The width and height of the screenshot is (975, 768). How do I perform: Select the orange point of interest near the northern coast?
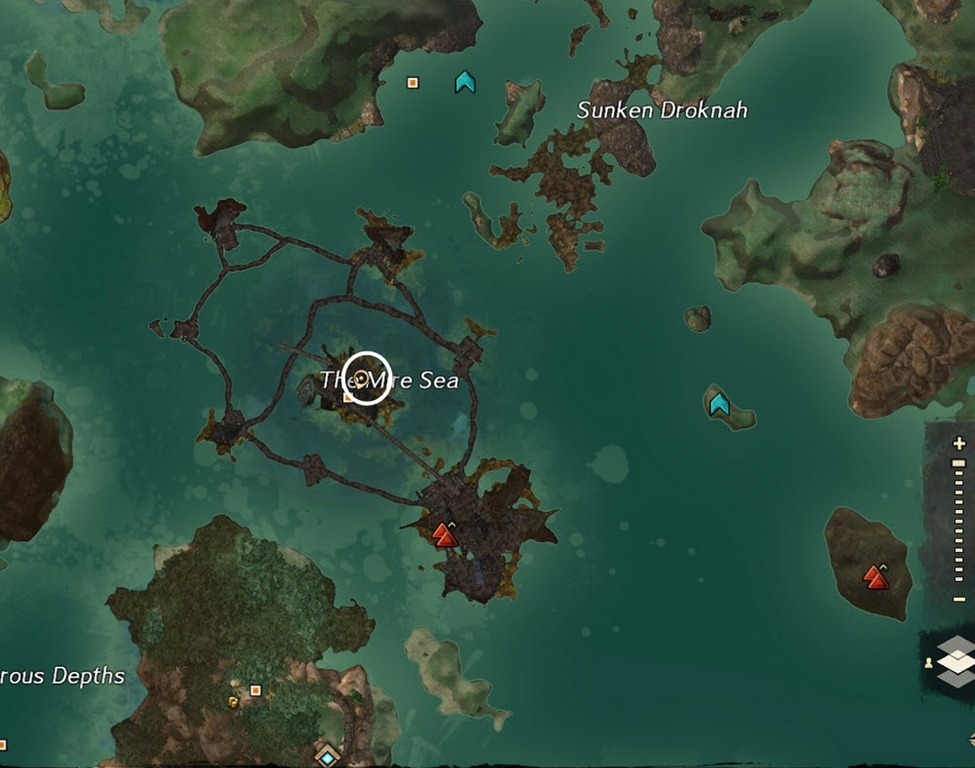412,83
